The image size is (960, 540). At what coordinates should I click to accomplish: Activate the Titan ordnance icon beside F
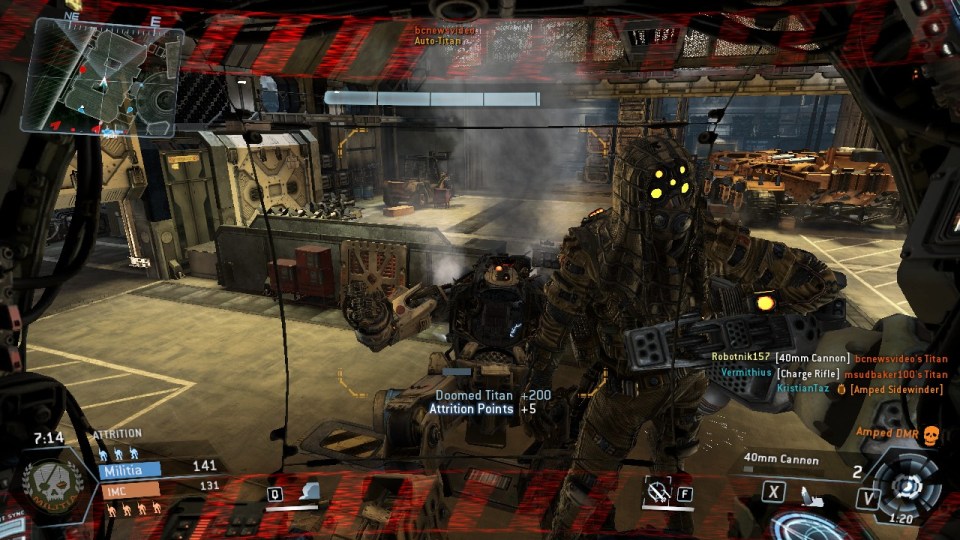pyautogui.click(x=659, y=491)
